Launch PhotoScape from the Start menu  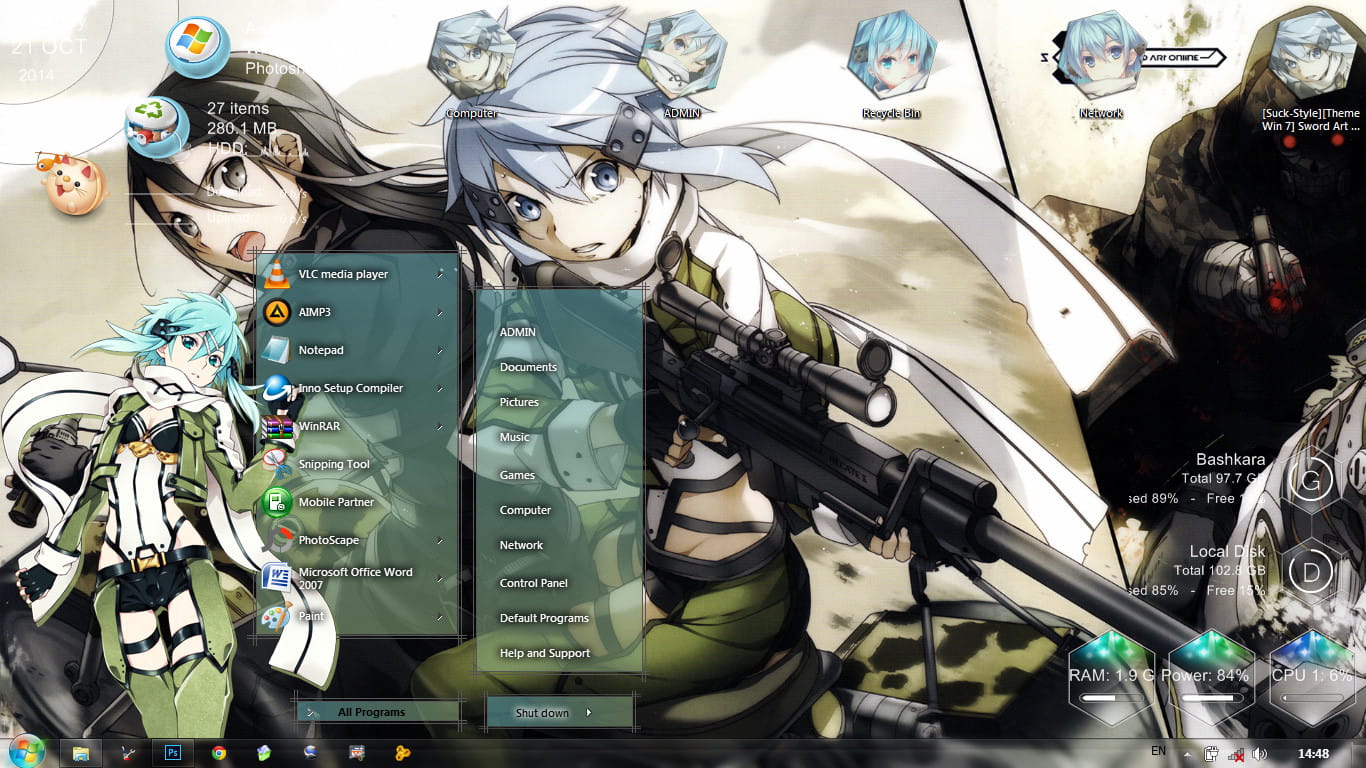point(328,540)
